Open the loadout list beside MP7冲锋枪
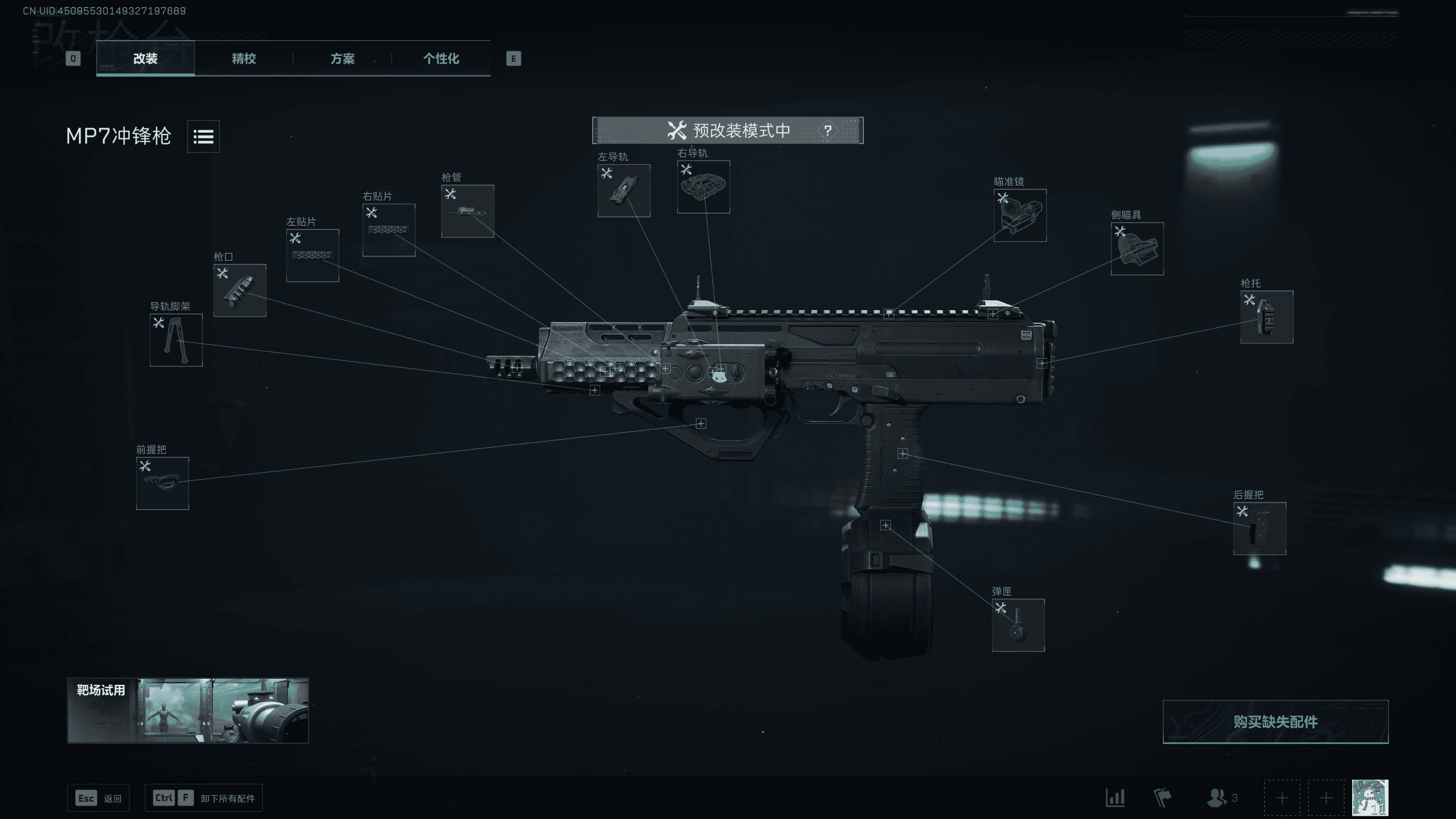The height and width of the screenshot is (819, 1456). pos(203,136)
